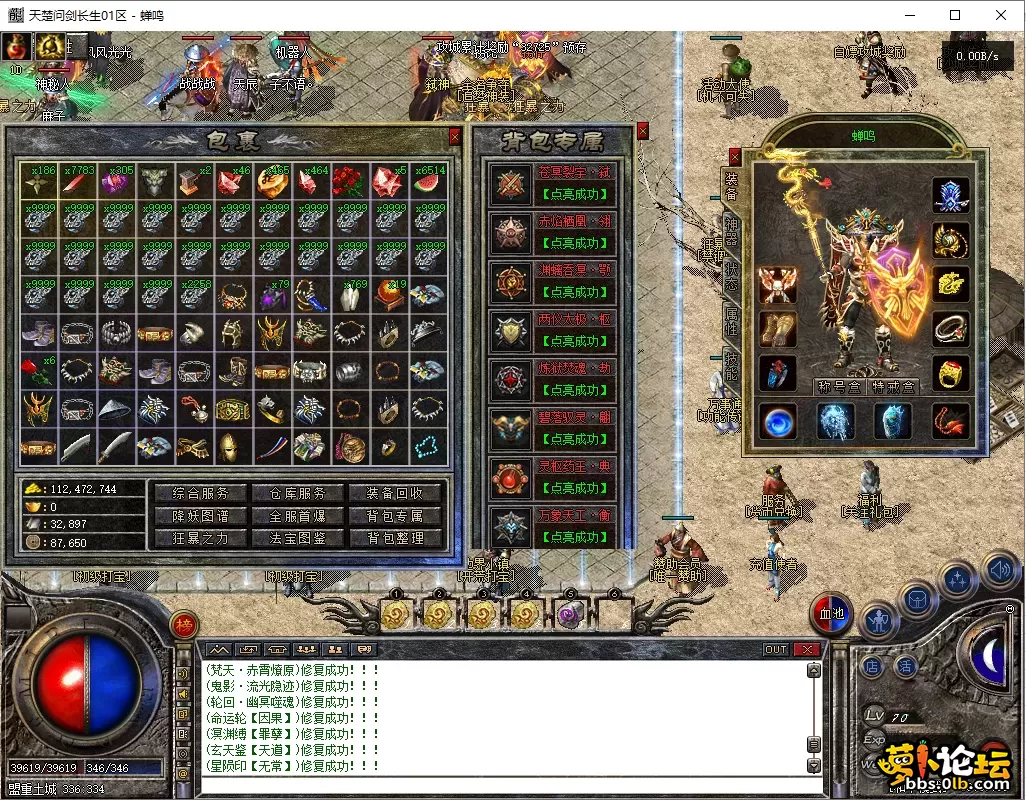Select the watermelon item slot
The width and height of the screenshot is (1026, 800).
[428, 181]
